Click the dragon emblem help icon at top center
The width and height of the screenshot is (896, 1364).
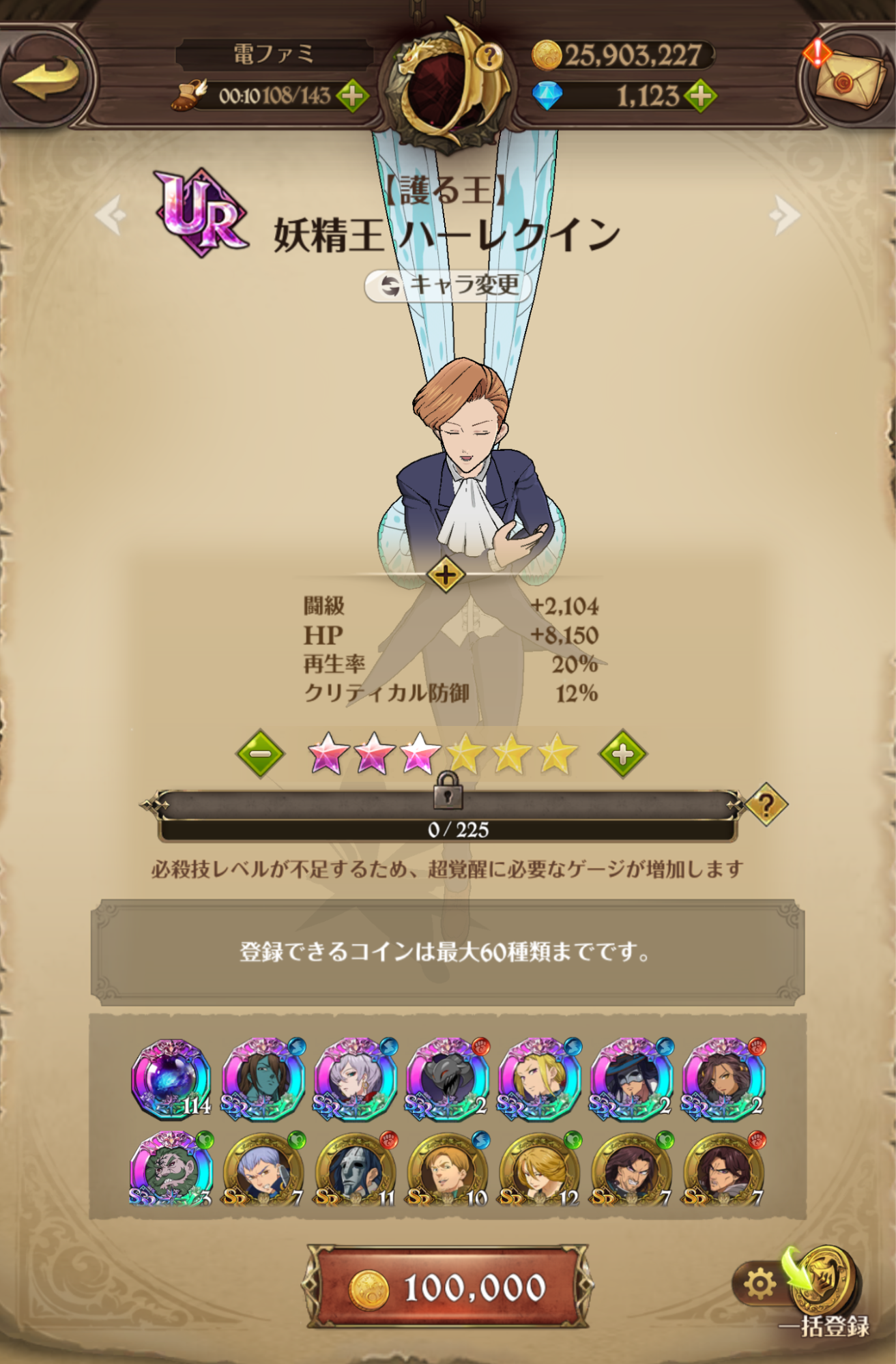point(489,57)
